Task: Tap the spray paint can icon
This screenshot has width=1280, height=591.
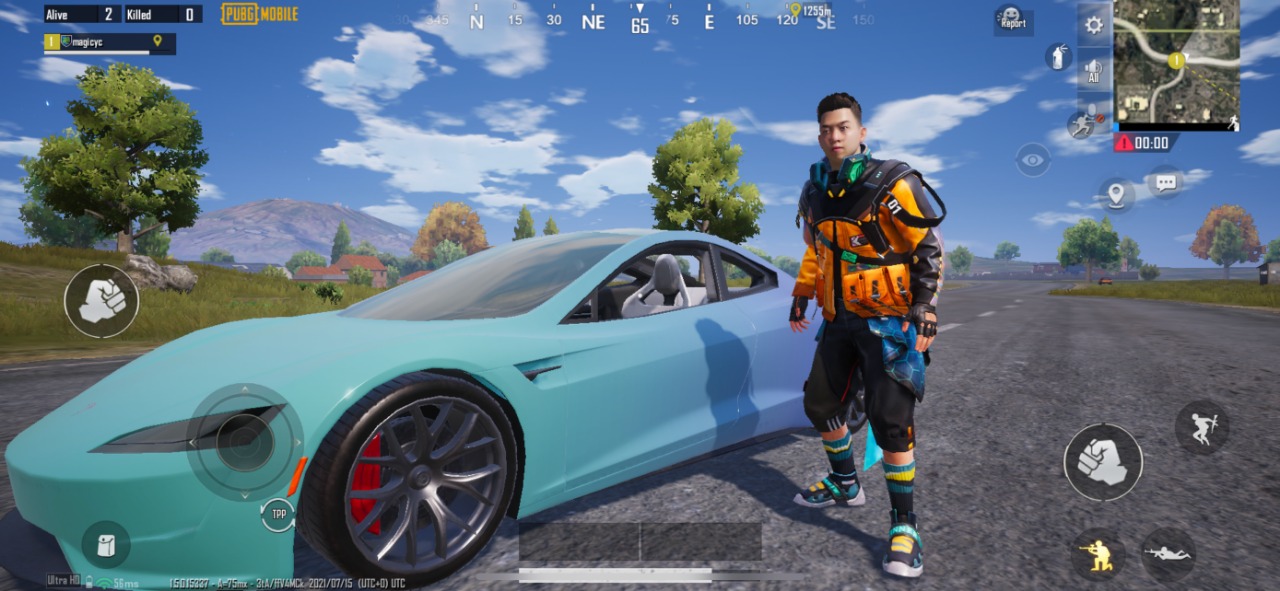Action: point(1058,56)
